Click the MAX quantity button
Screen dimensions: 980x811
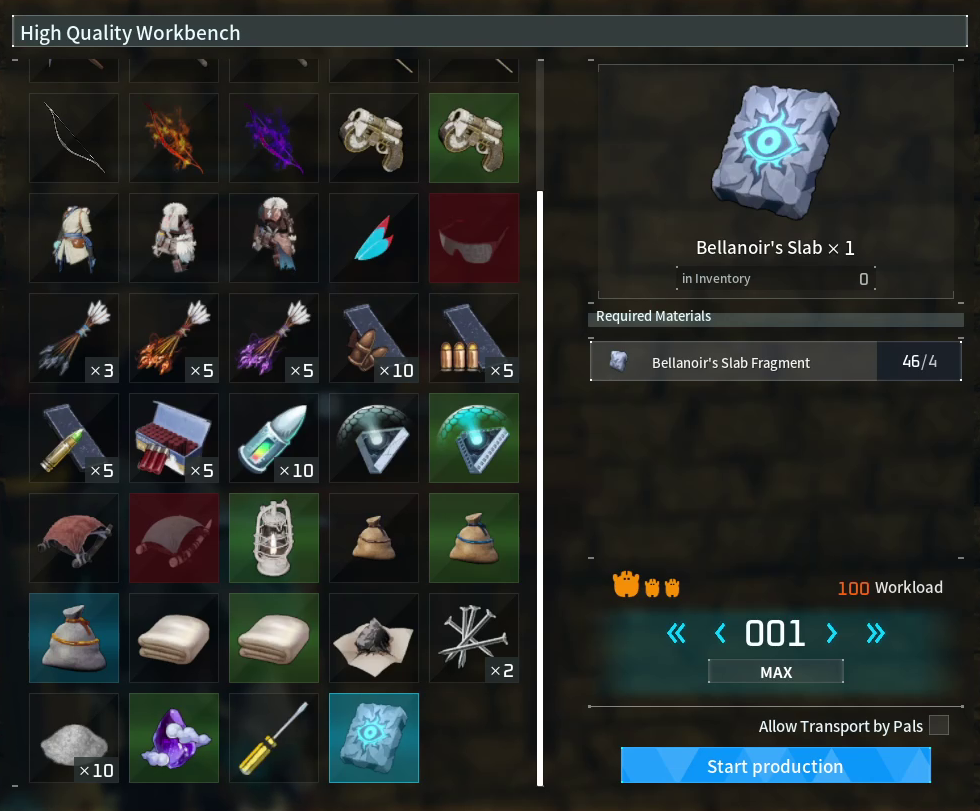click(x=775, y=672)
